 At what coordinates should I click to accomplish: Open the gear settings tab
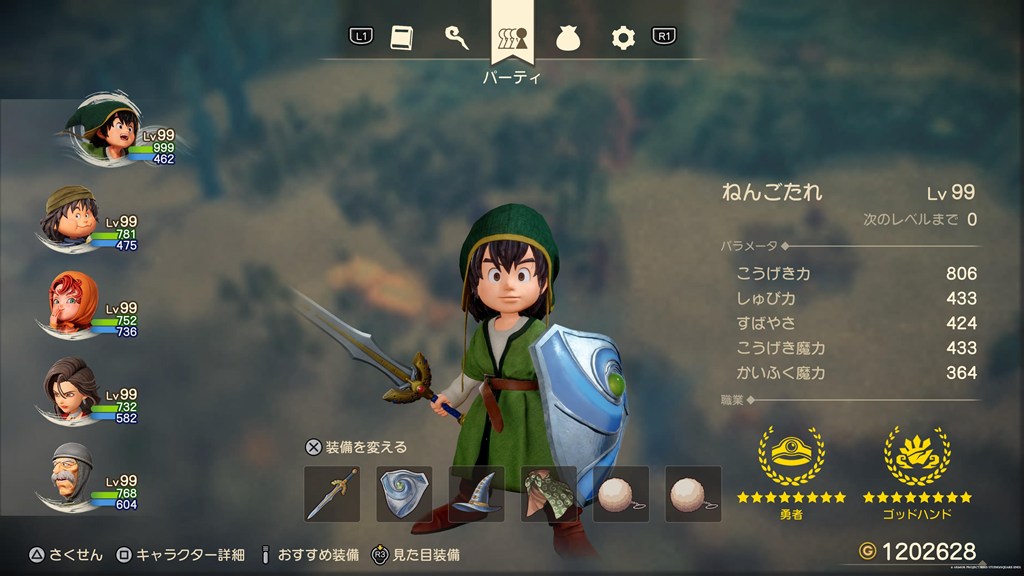[623, 38]
